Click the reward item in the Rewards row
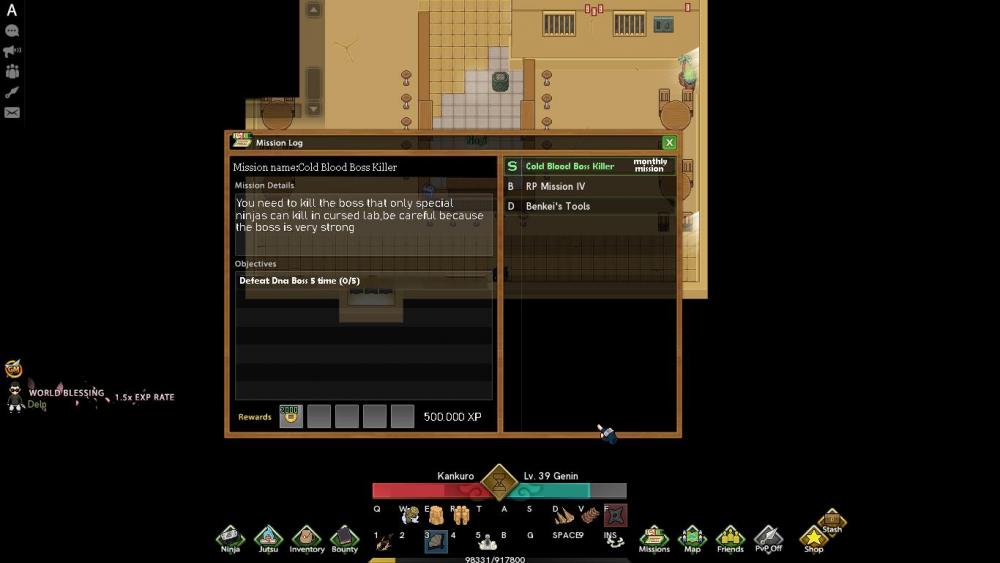 tap(291, 416)
